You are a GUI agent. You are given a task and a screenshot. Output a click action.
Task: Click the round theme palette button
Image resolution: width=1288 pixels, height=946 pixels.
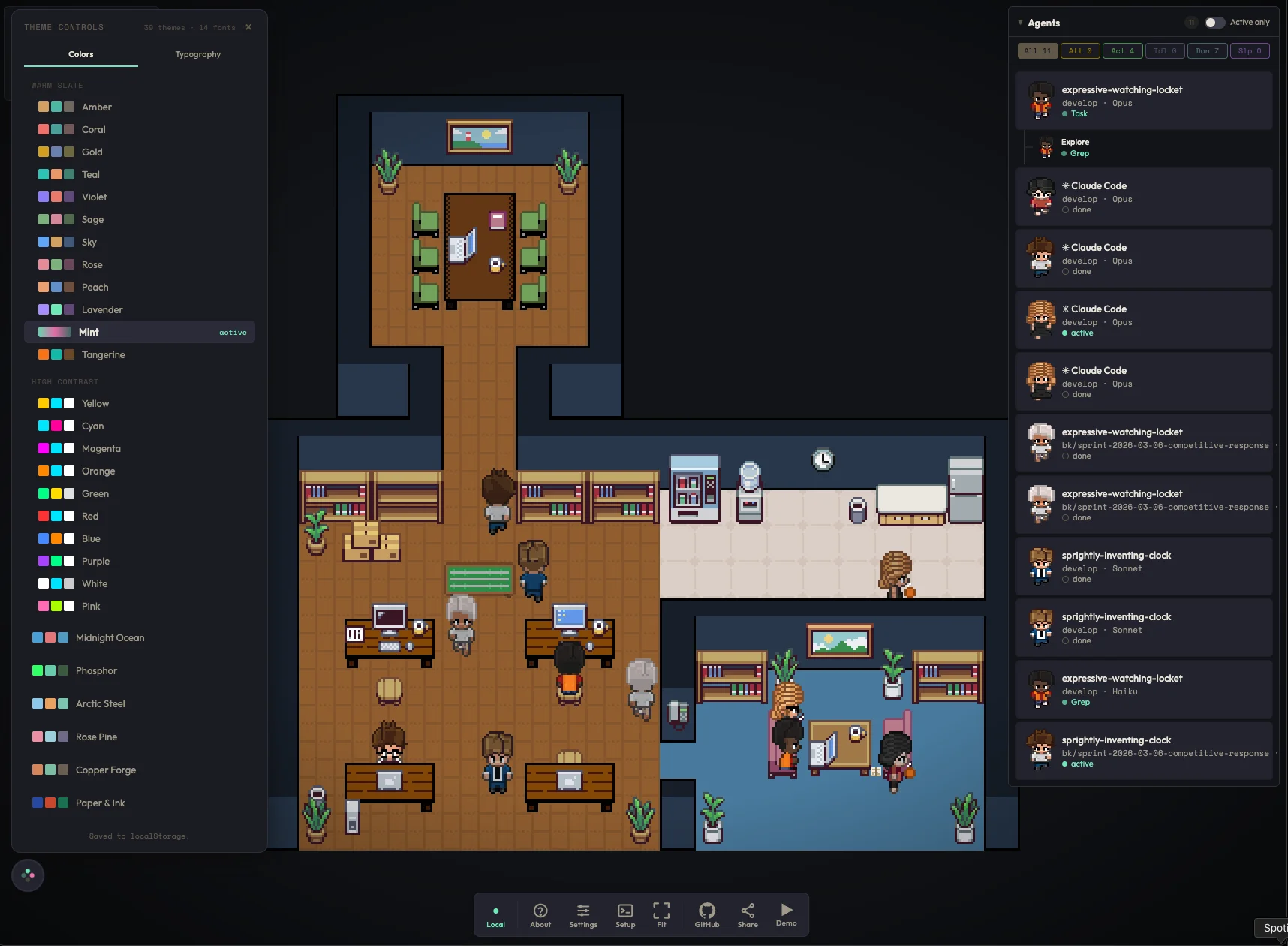[x=28, y=875]
